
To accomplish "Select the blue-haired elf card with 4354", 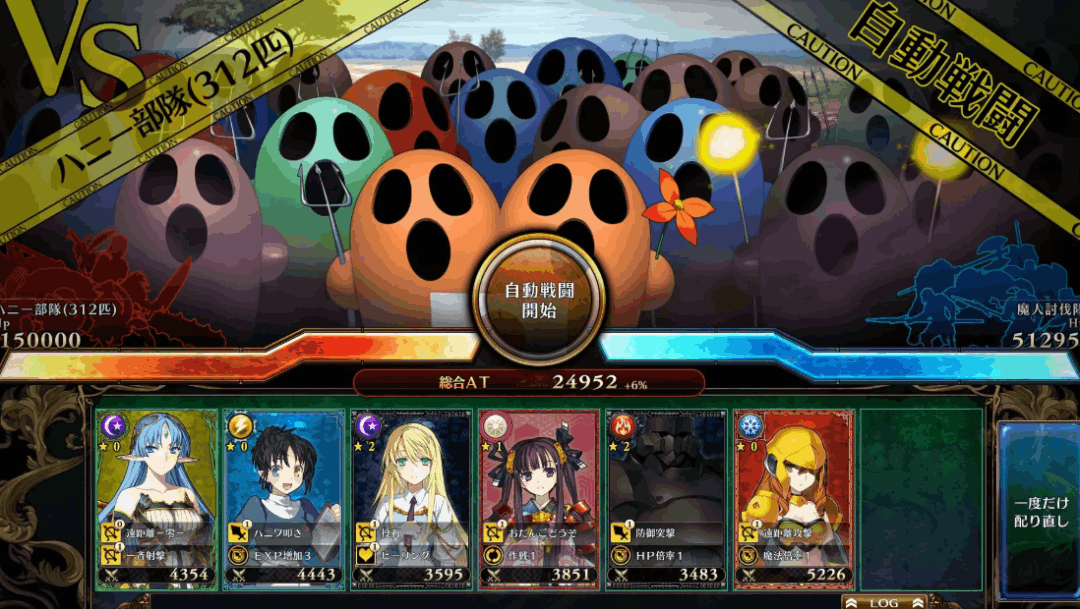I will pos(157,497).
